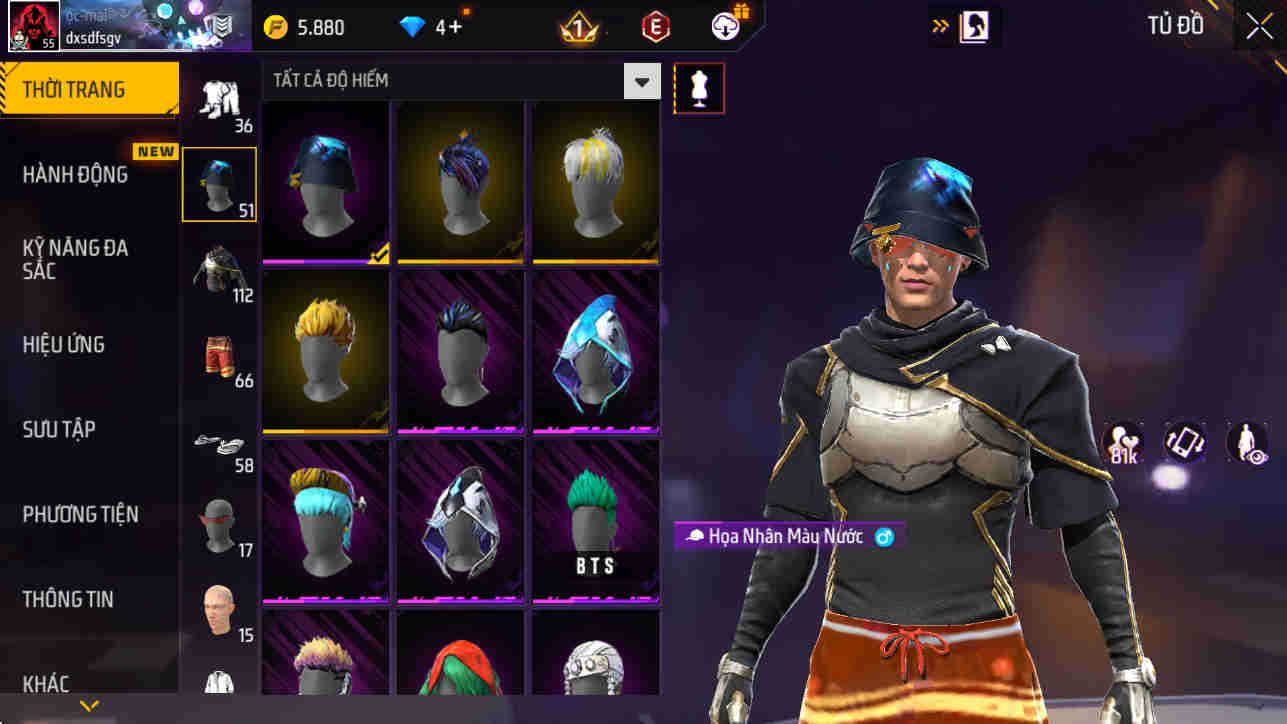
Task: Open the shirts category showing 112 items
Action: (x=219, y=270)
